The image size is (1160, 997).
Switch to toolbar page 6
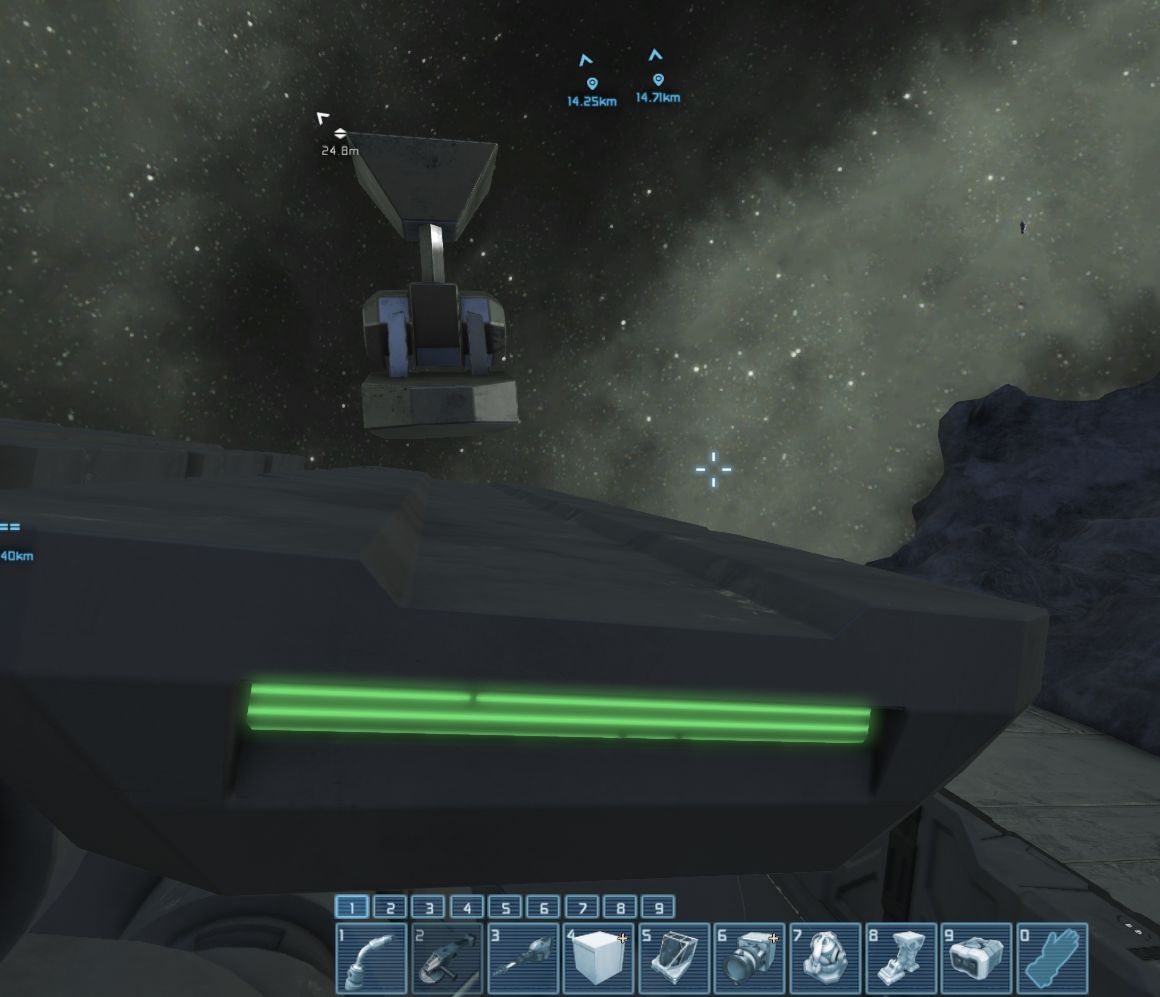tap(543, 908)
